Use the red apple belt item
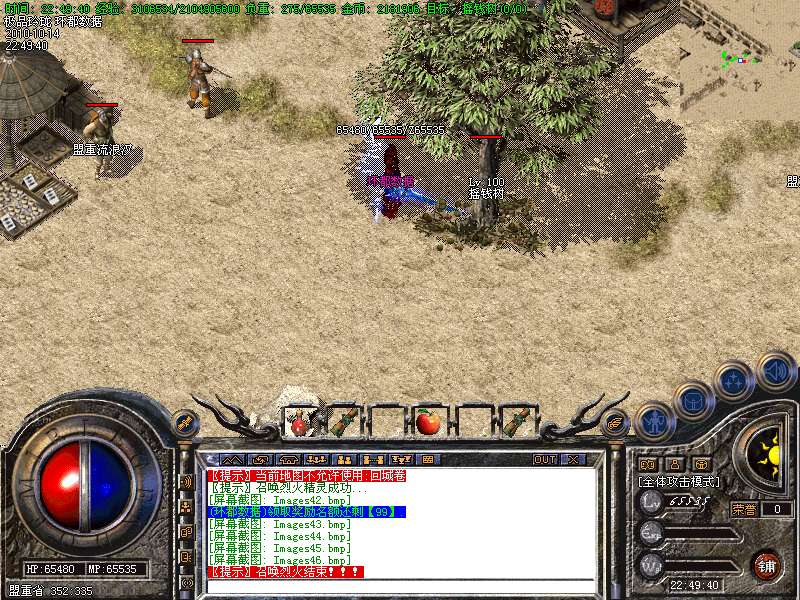The image size is (800, 600). pyautogui.click(x=429, y=422)
